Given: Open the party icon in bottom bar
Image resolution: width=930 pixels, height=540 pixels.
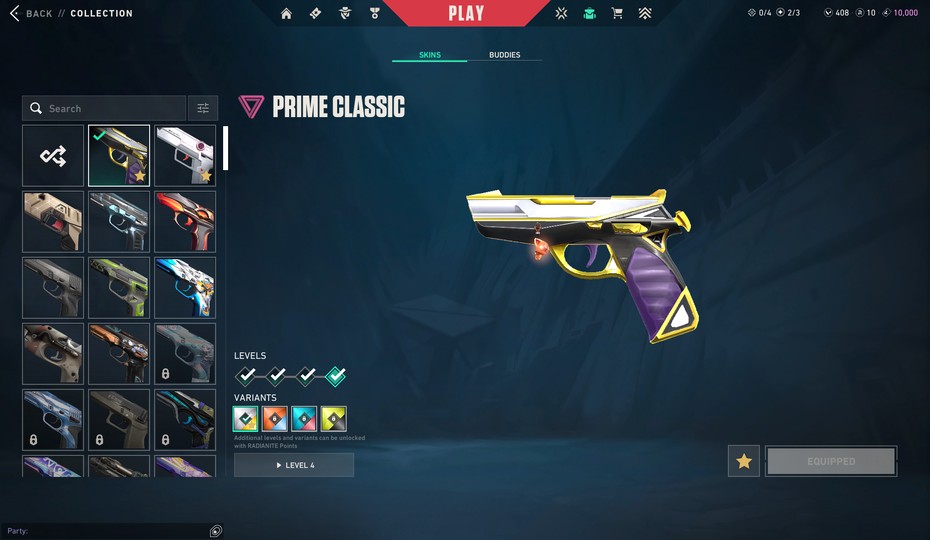Looking at the screenshot, I should tap(216, 531).
